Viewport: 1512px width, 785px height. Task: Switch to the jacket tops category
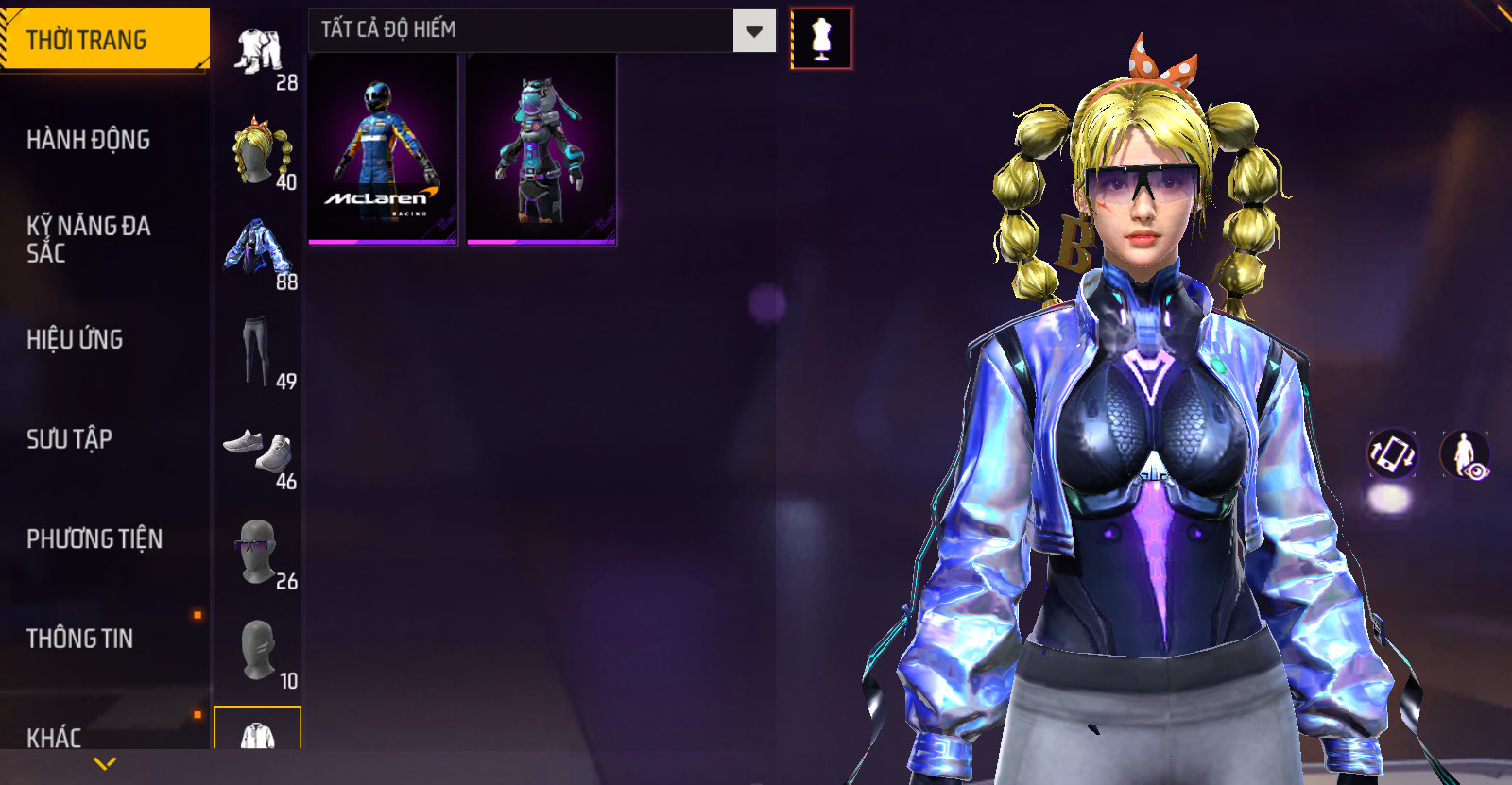point(258,251)
